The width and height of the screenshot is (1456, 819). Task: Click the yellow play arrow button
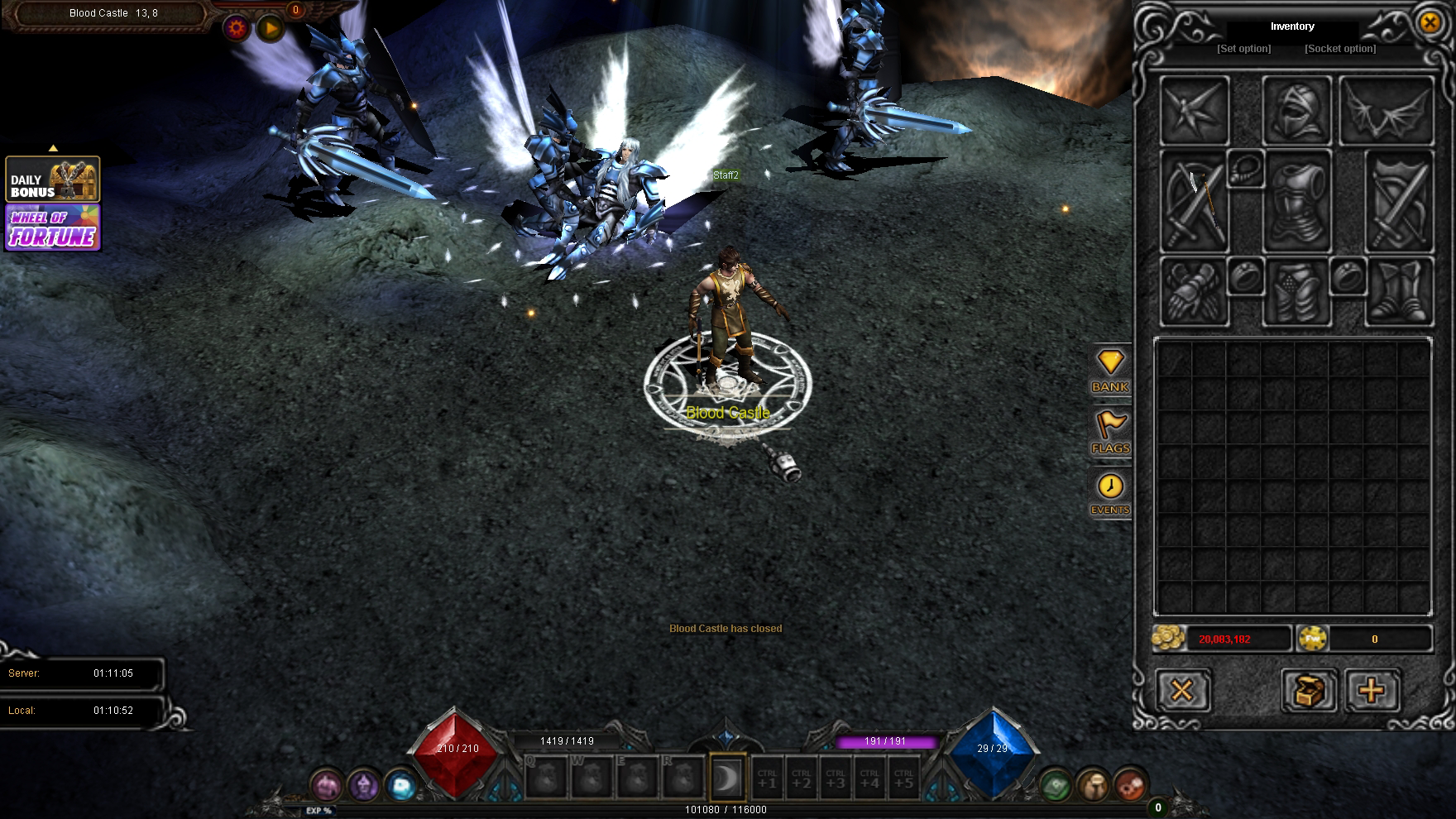coord(271,29)
